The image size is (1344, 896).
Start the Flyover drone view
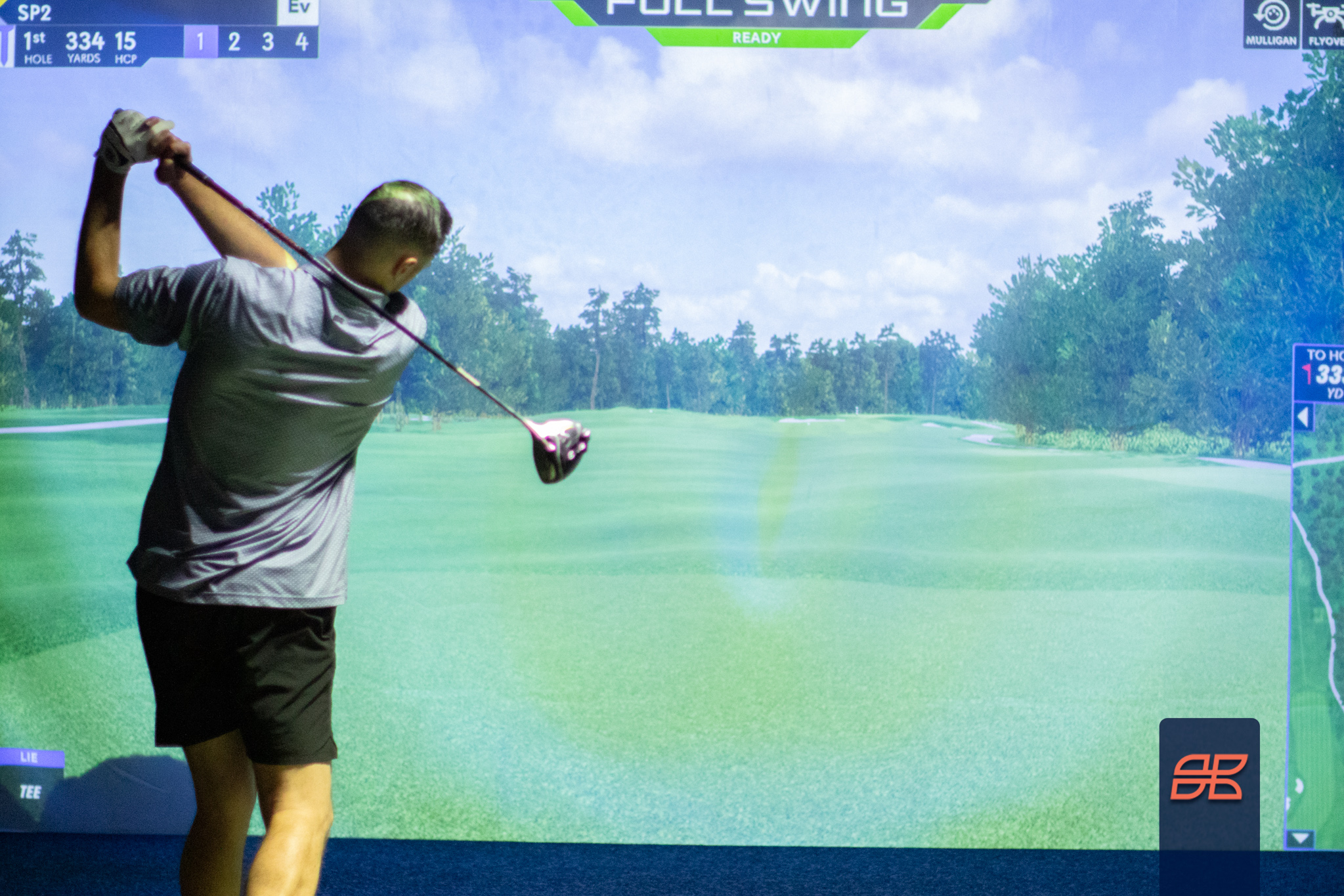(x=1325, y=24)
